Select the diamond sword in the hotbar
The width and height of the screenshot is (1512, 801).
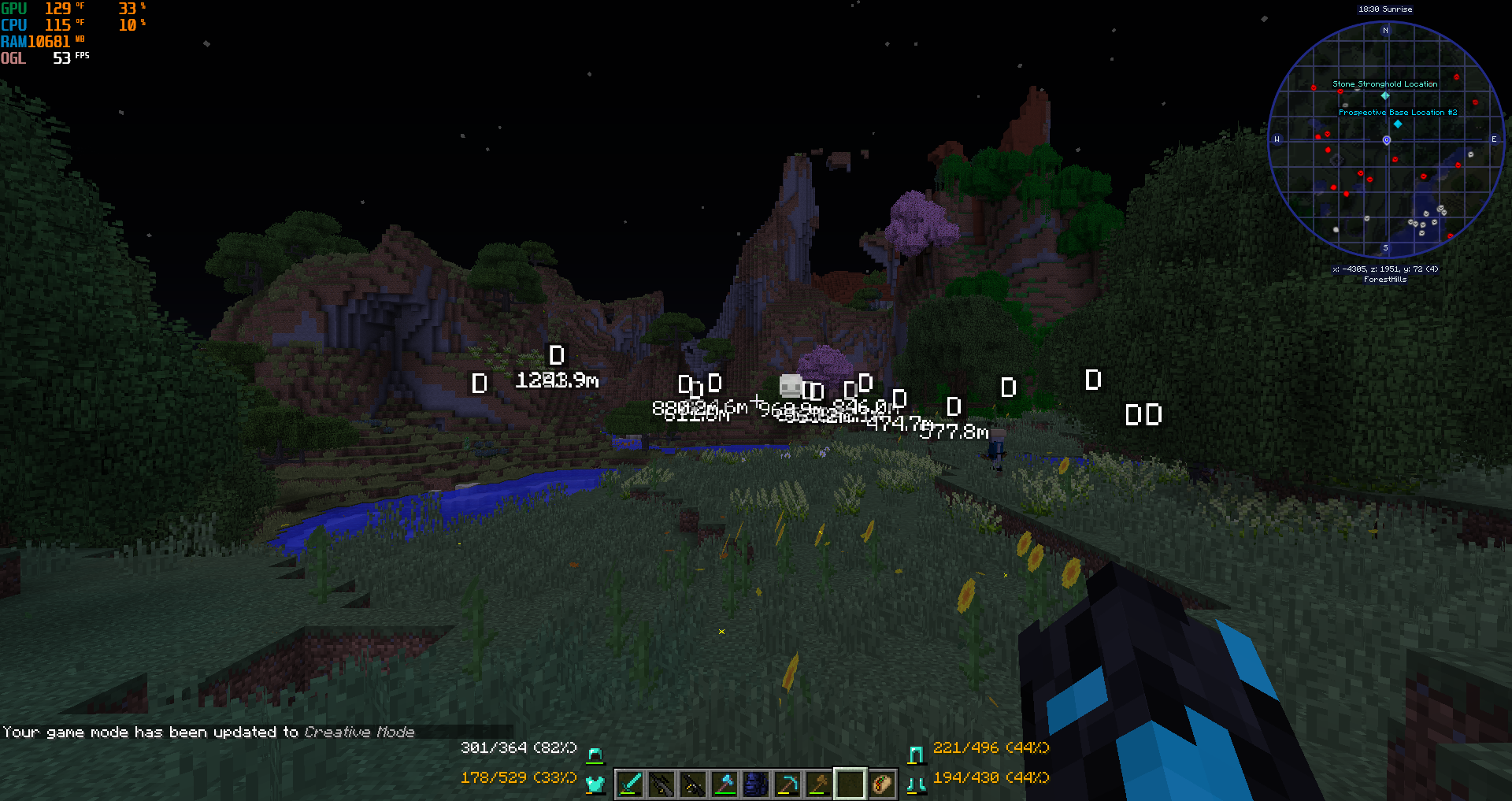click(630, 783)
